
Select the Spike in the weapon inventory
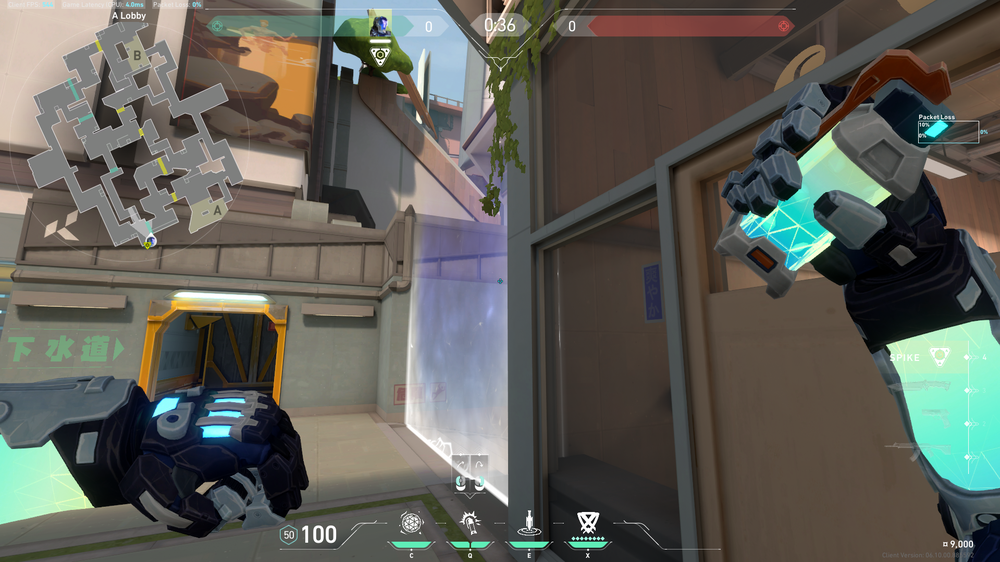[938, 355]
